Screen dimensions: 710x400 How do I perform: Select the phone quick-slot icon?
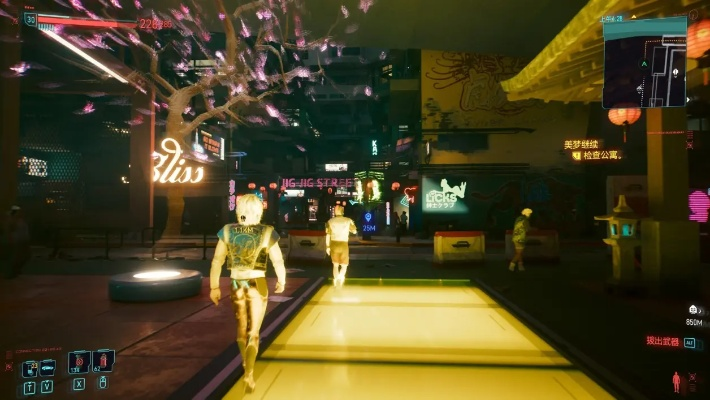click(30, 368)
